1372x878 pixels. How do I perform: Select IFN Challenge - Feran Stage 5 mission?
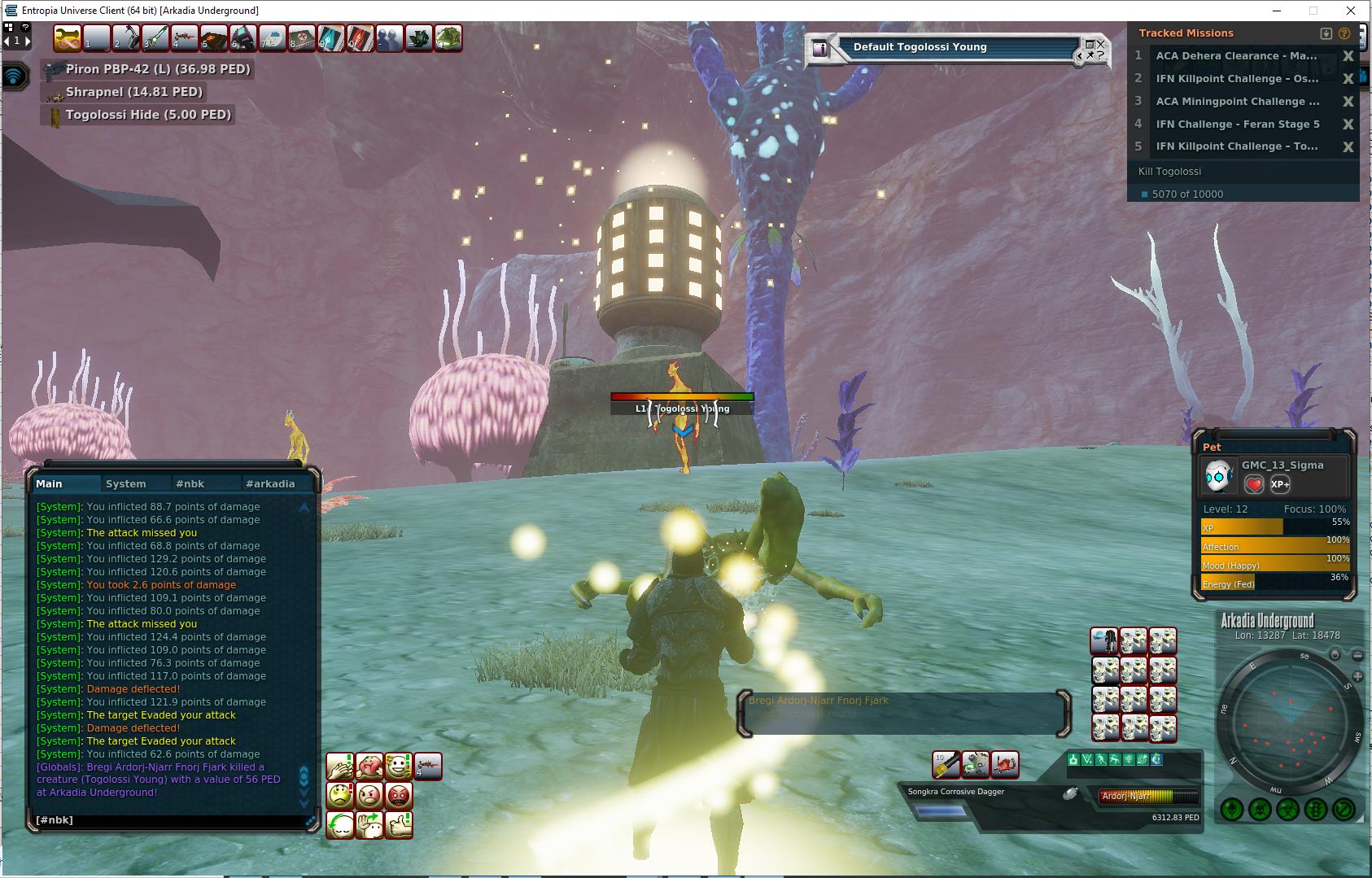pos(1237,124)
